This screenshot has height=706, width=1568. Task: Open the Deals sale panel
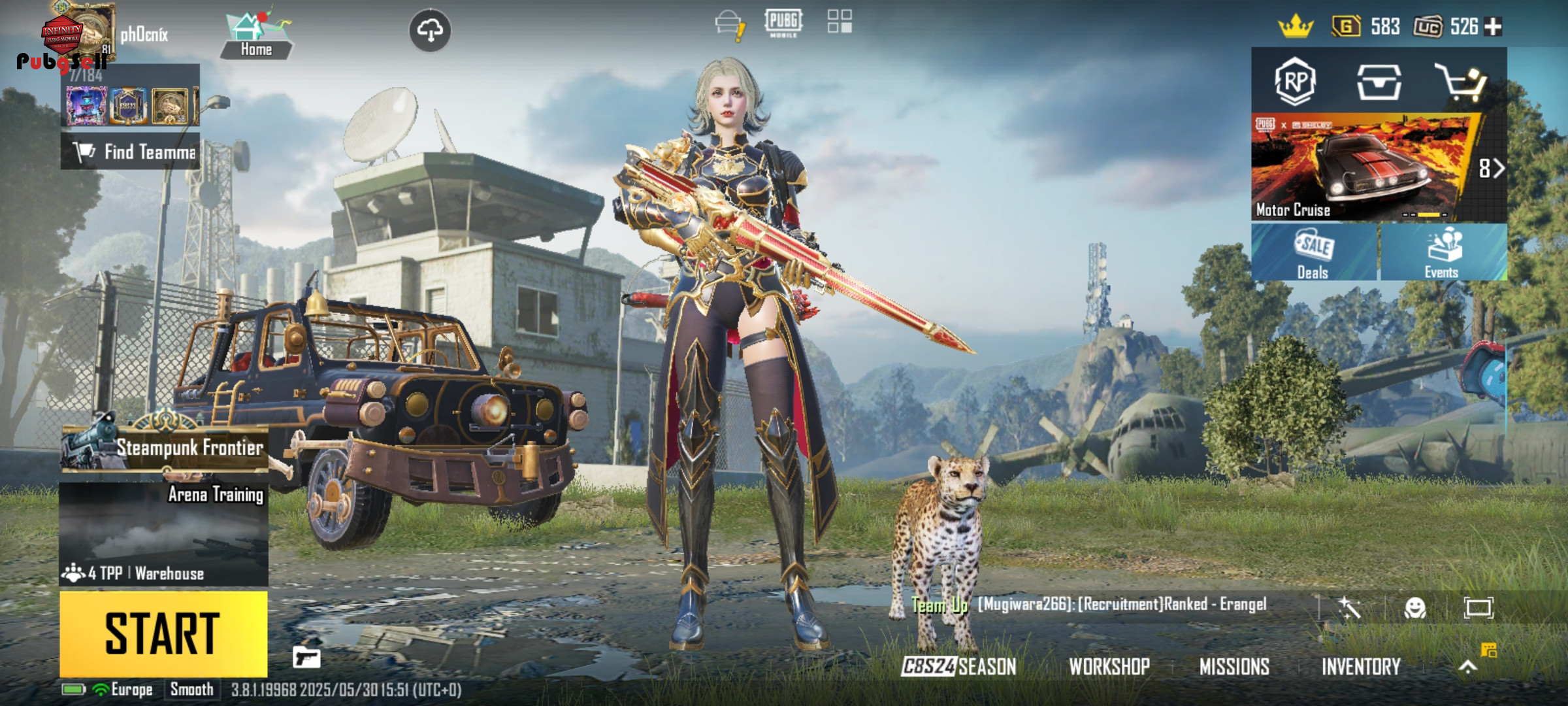tap(1314, 252)
